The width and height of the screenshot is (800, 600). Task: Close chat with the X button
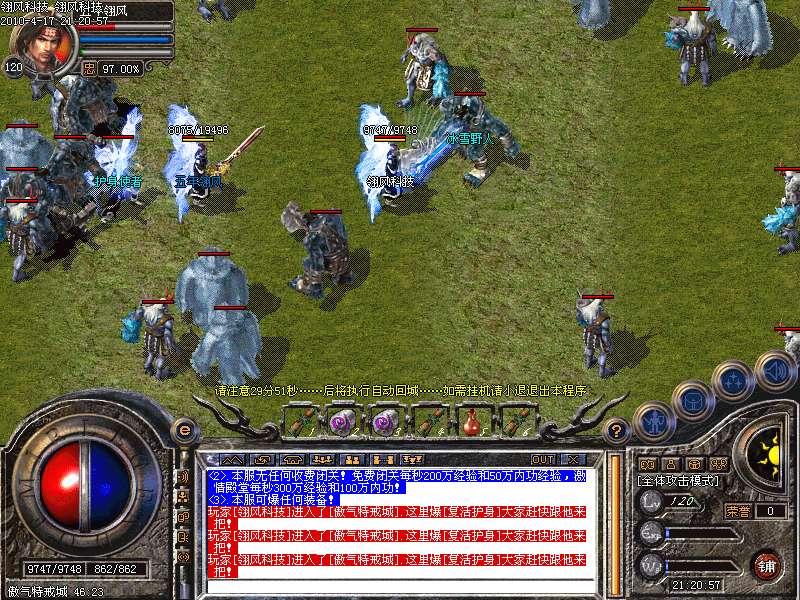tap(576, 460)
